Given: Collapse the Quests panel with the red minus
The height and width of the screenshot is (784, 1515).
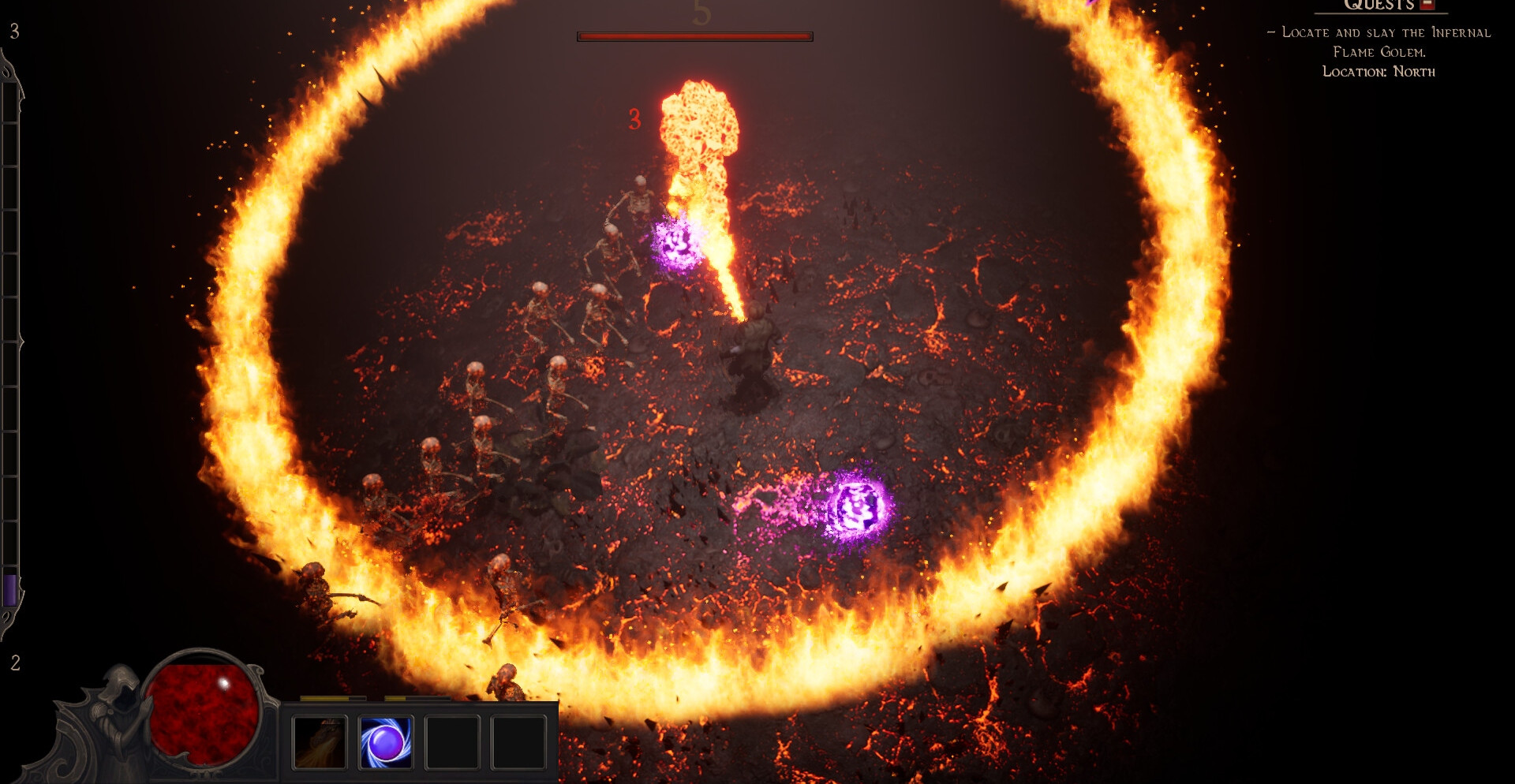Looking at the screenshot, I should pos(1427,5).
